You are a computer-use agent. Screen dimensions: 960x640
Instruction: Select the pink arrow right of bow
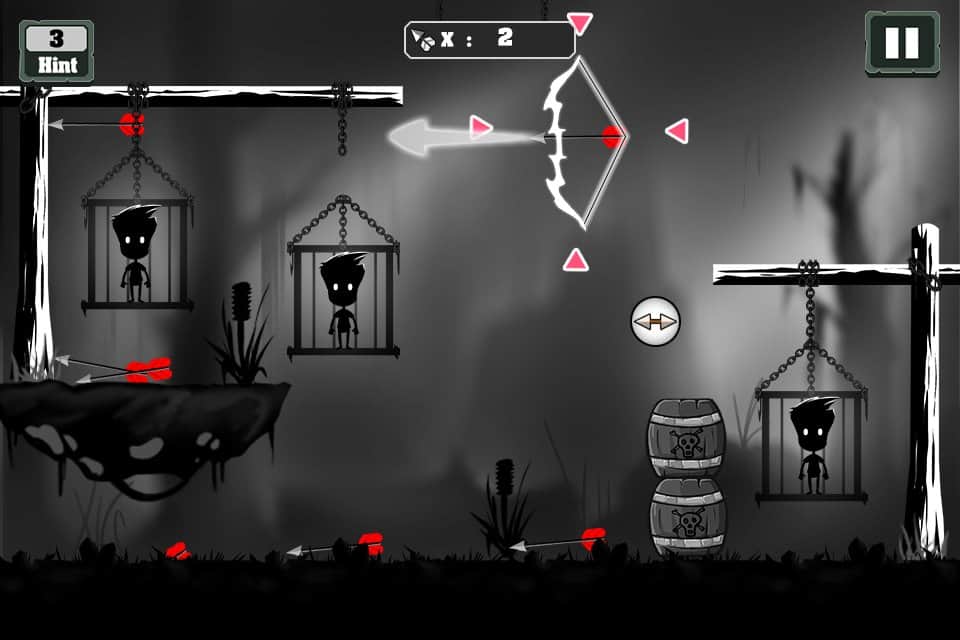tap(678, 131)
